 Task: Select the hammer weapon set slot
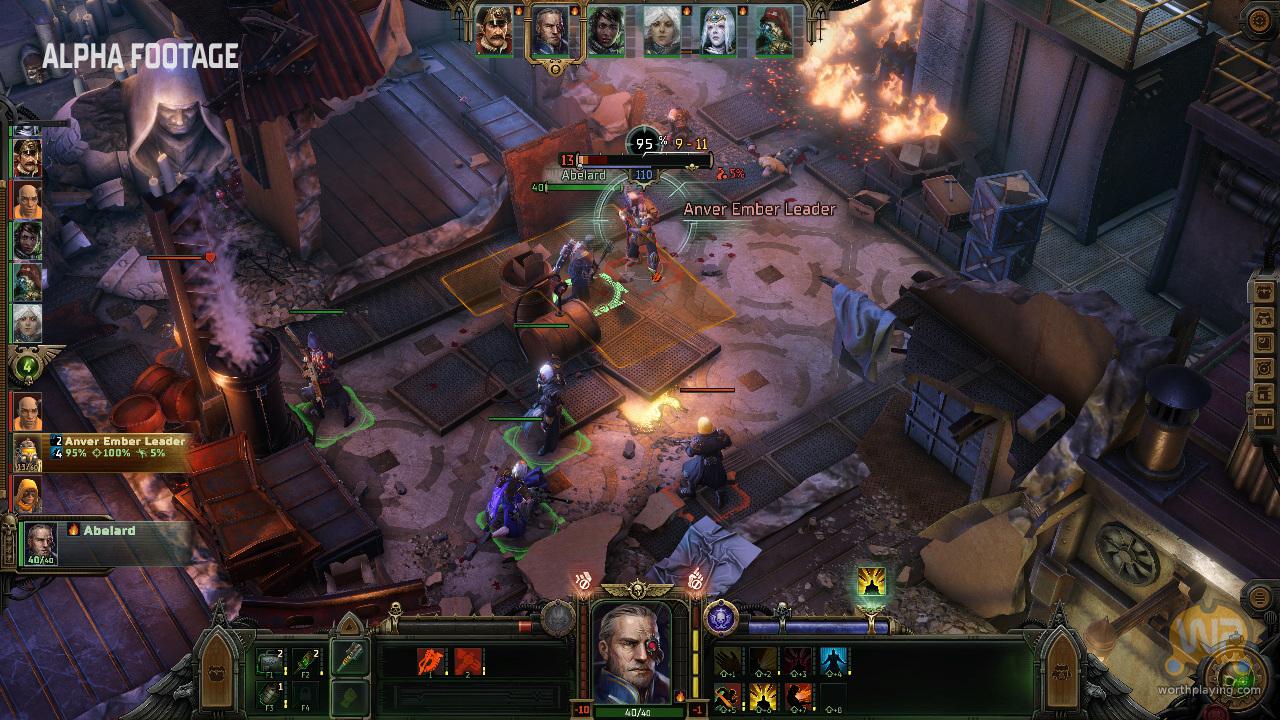(x=349, y=660)
